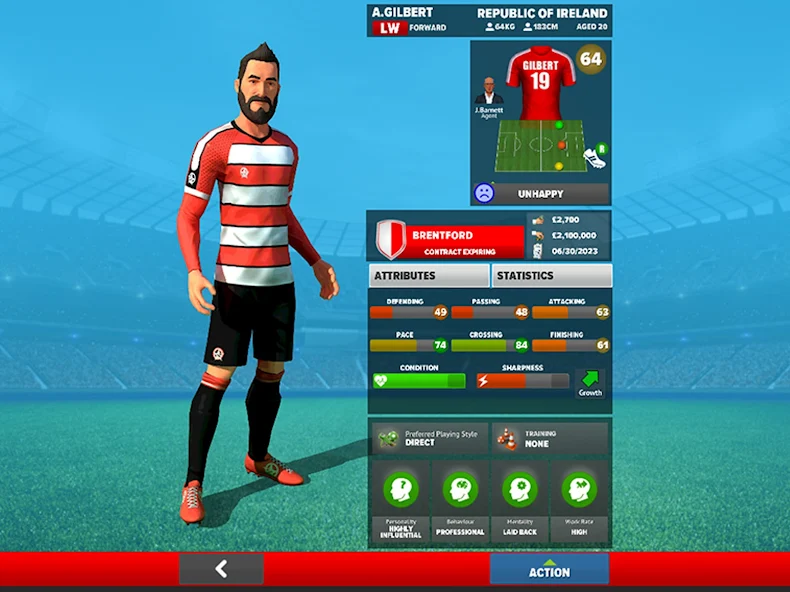Click the green Growth arrow icon
This screenshot has width=790, height=592.
coord(591,380)
